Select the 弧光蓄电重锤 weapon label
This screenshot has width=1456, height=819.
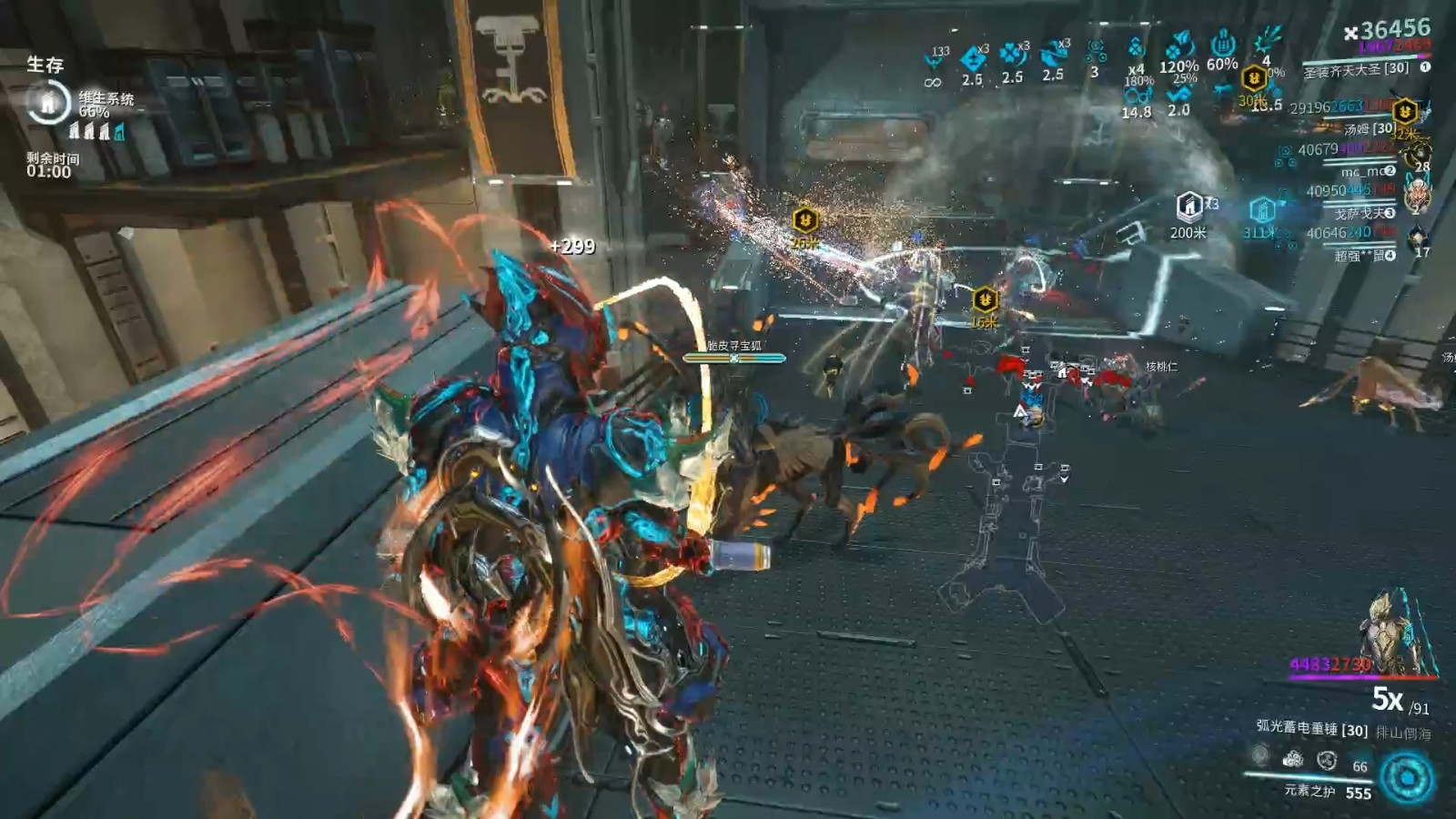point(1311,728)
